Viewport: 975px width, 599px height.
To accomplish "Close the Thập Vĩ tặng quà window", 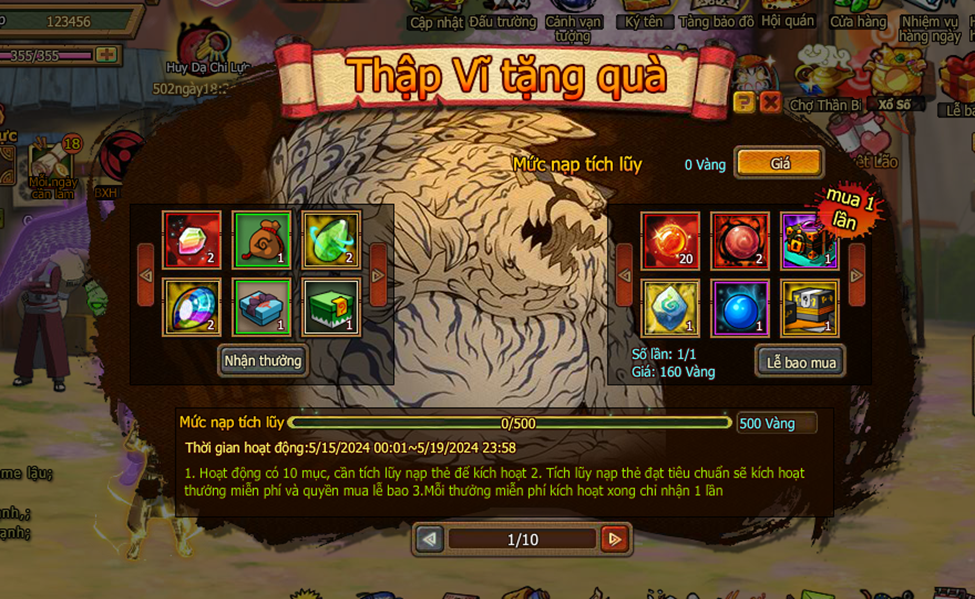I will [x=770, y=102].
